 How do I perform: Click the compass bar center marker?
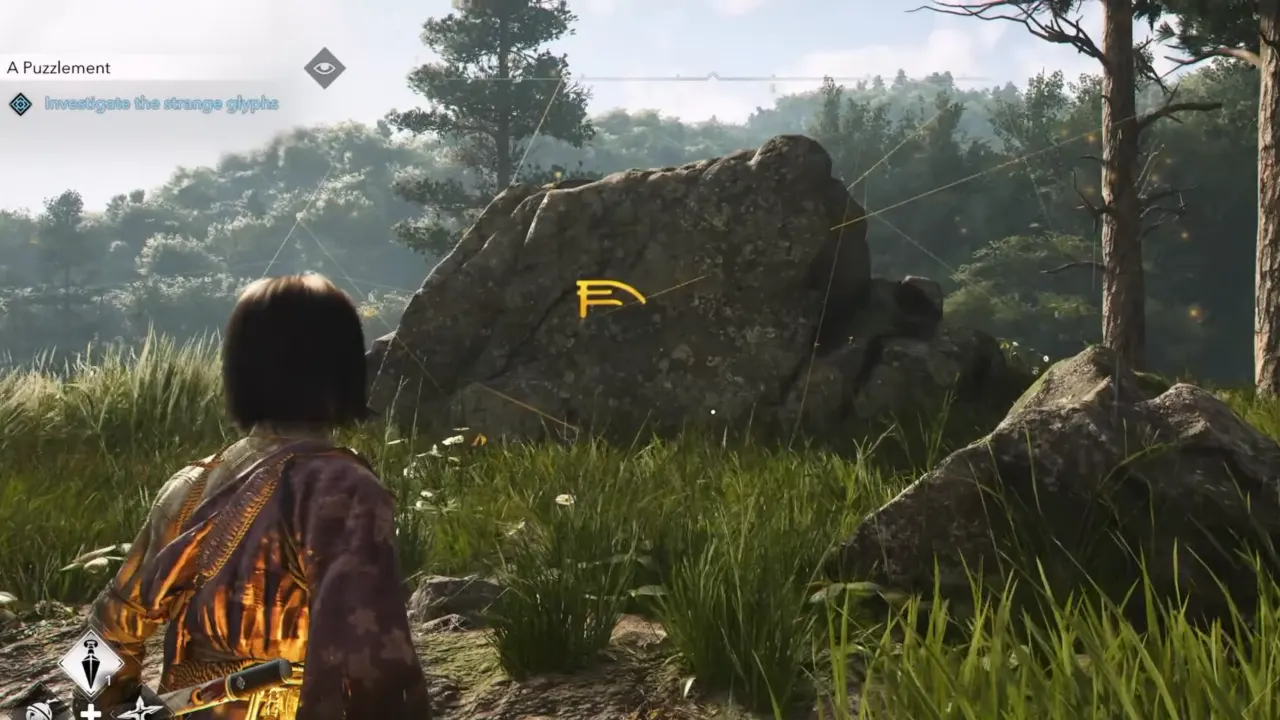[711, 76]
